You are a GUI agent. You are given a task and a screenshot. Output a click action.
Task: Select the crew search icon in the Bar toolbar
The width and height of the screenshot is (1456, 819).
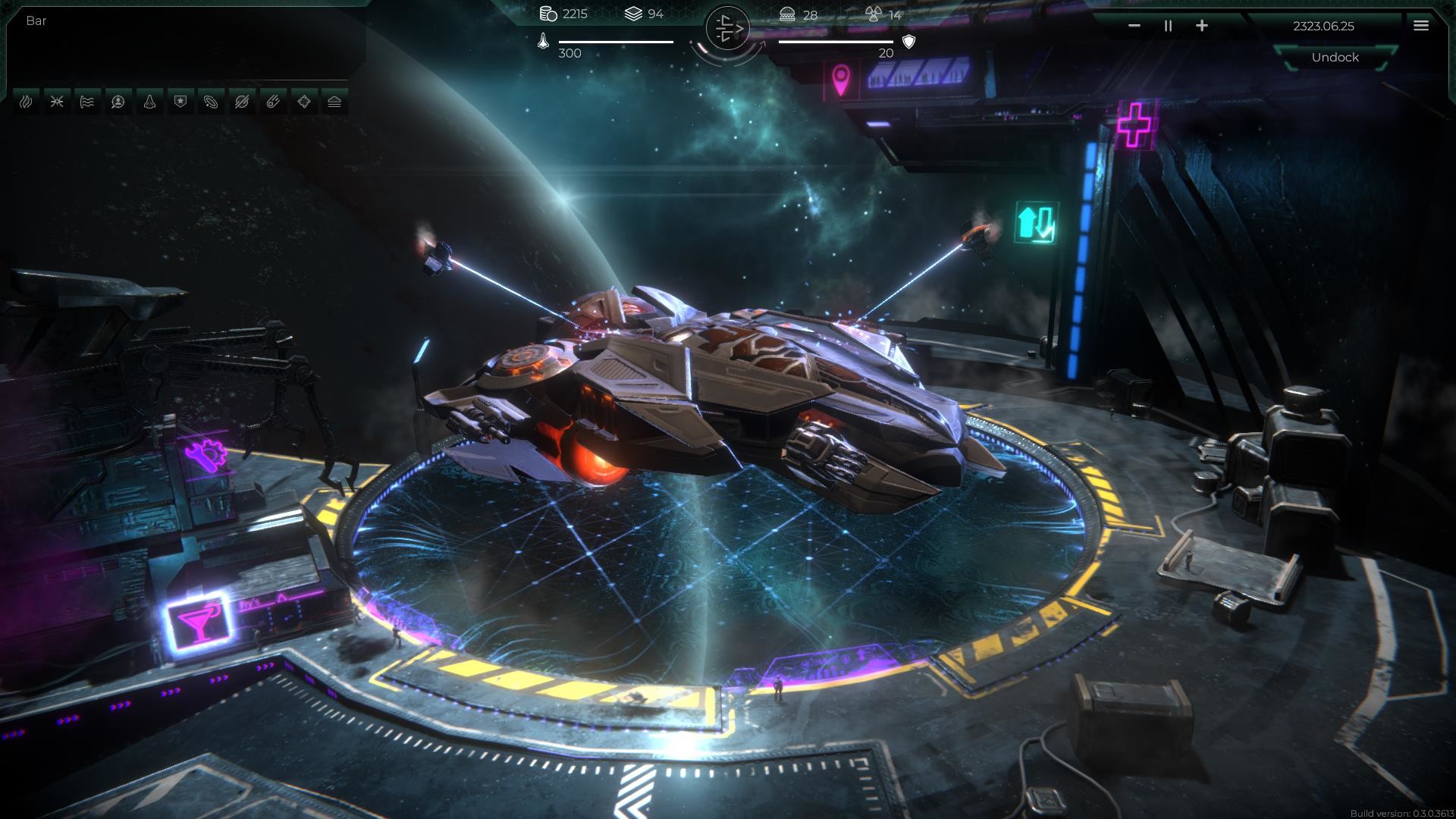click(x=118, y=102)
